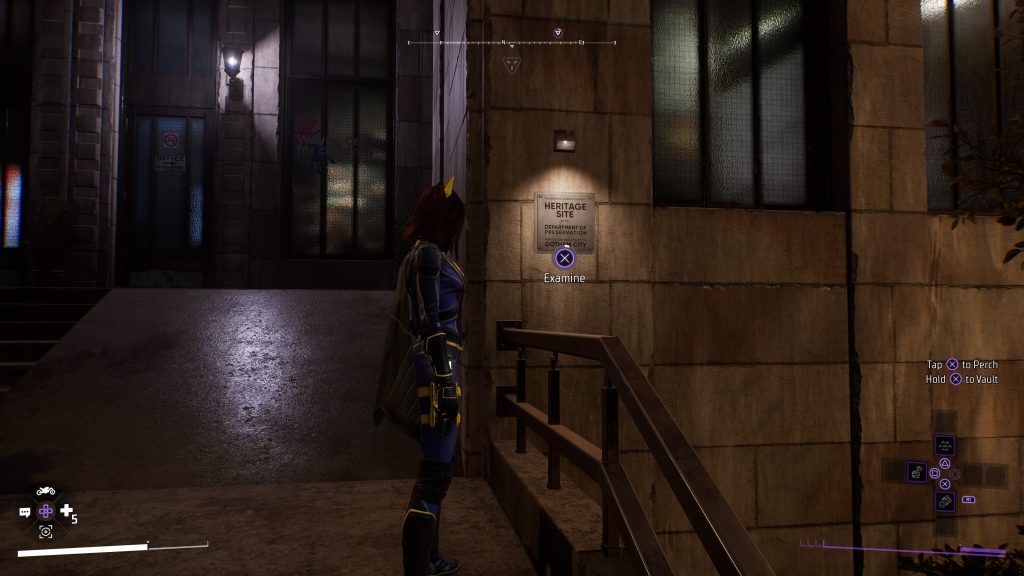The image size is (1024, 576).
Task: Trigger the bottom ability slot with RT tag
Action: pos(945,499)
